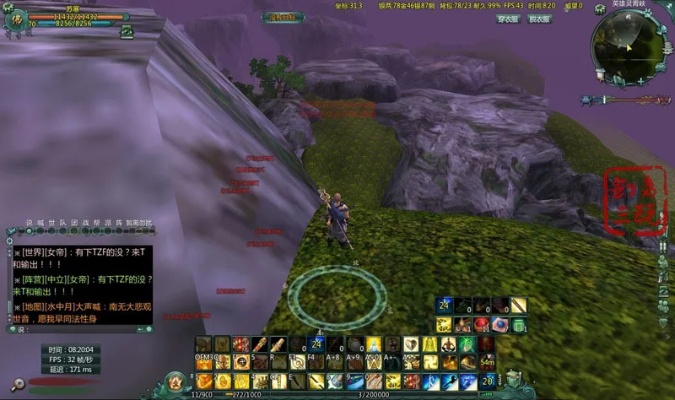Click the 脱衣服 (take off clothes) button
The width and height of the screenshot is (675, 400).
539,19
